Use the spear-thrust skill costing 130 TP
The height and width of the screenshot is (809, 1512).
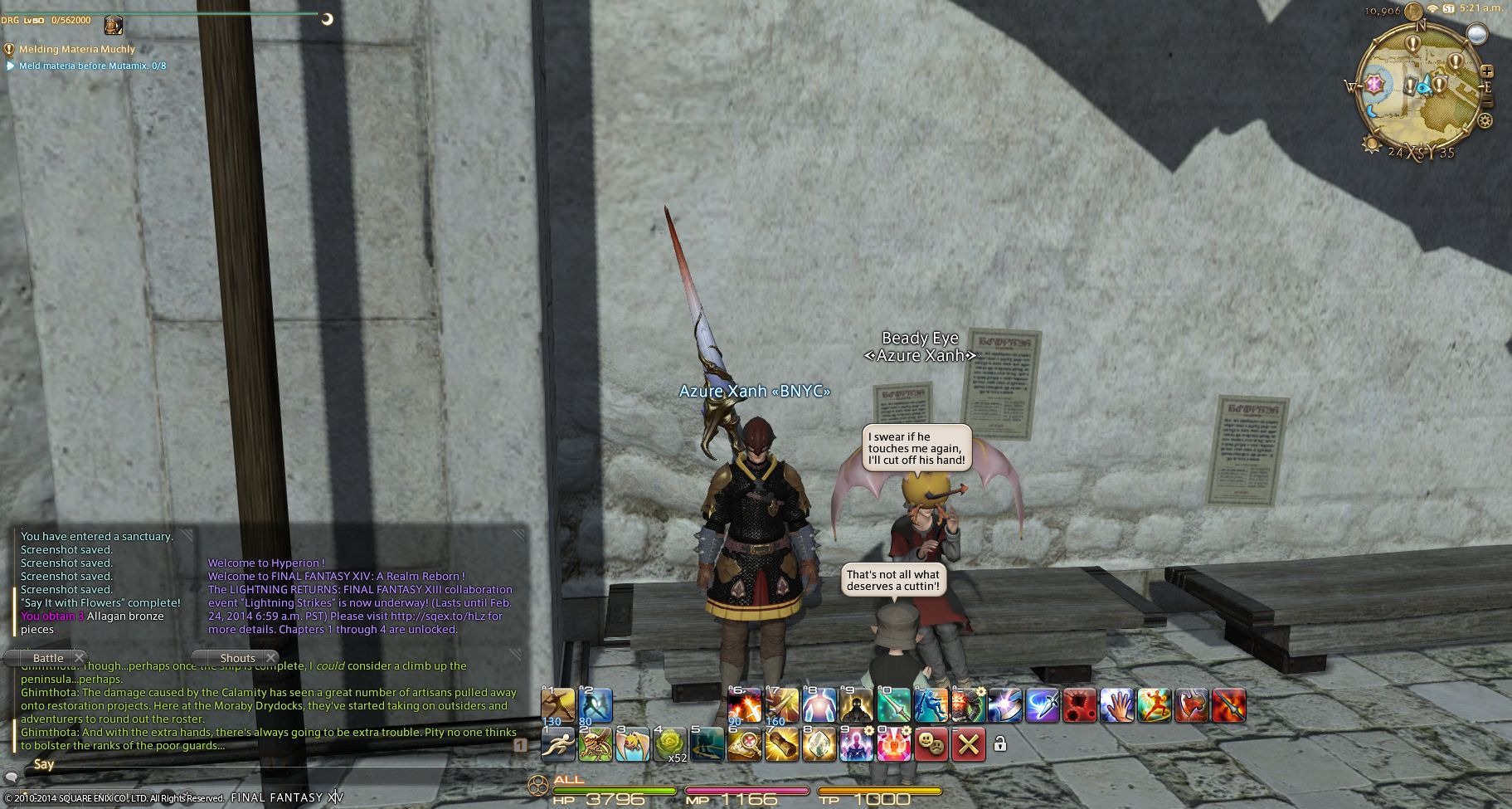coord(557,705)
